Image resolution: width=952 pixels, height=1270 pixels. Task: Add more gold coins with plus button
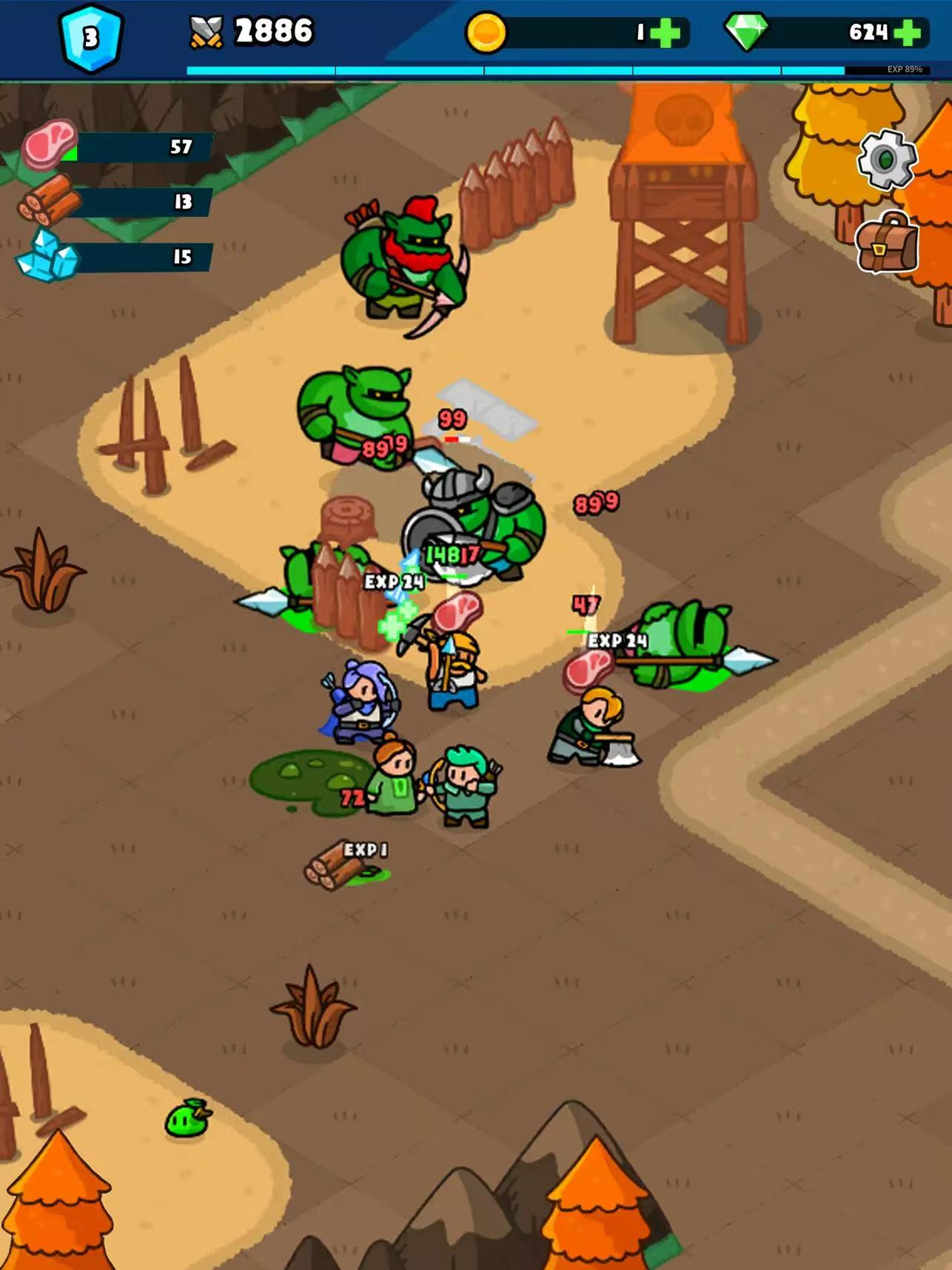(666, 33)
